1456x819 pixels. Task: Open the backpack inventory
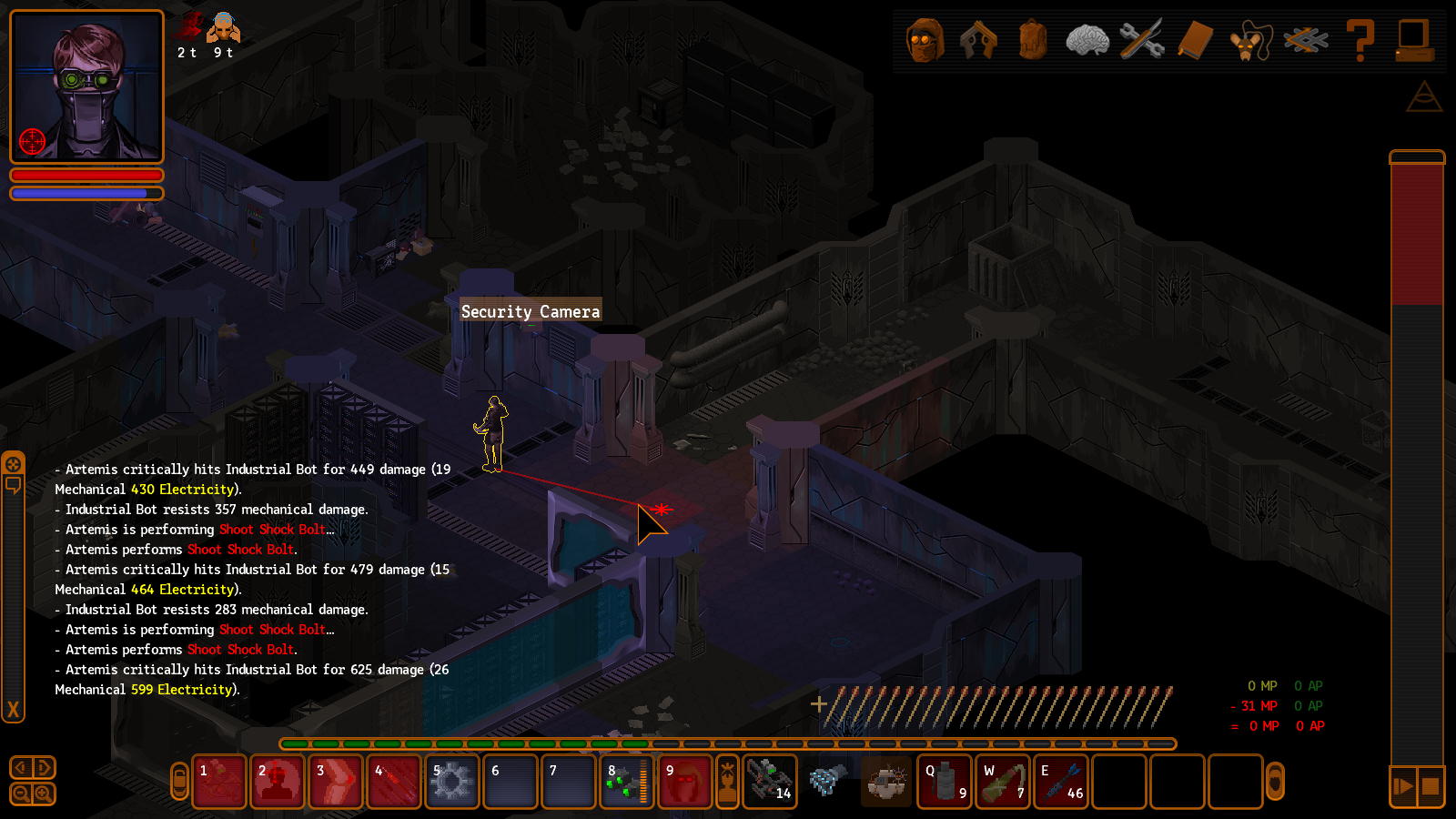point(1033,41)
